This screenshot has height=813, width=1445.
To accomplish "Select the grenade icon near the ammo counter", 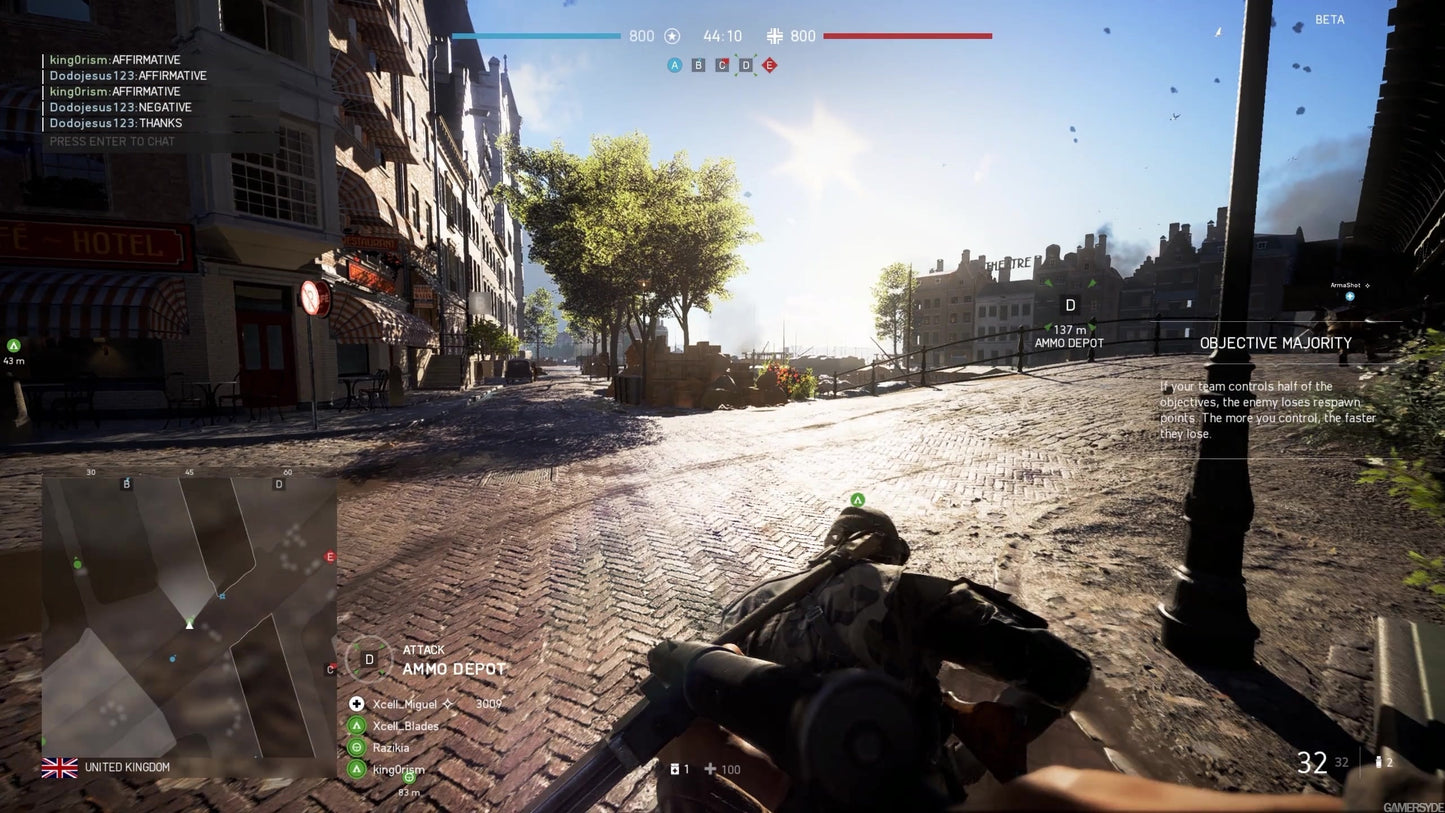I will pyautogui.click(x=677, y=769).
